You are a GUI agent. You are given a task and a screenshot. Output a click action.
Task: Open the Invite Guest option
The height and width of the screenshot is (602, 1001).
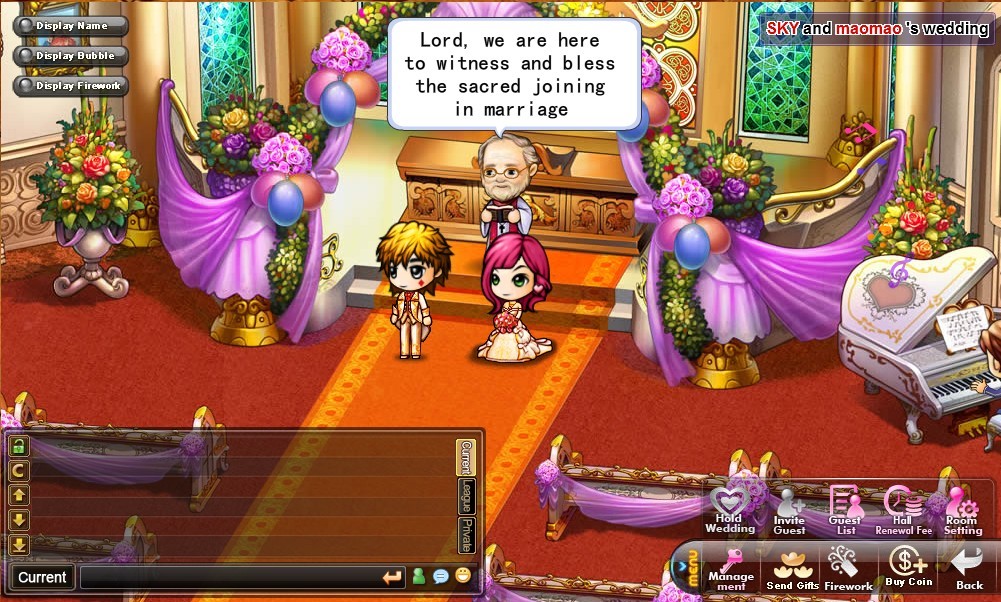pyautogui.click(x=788, y=510)
